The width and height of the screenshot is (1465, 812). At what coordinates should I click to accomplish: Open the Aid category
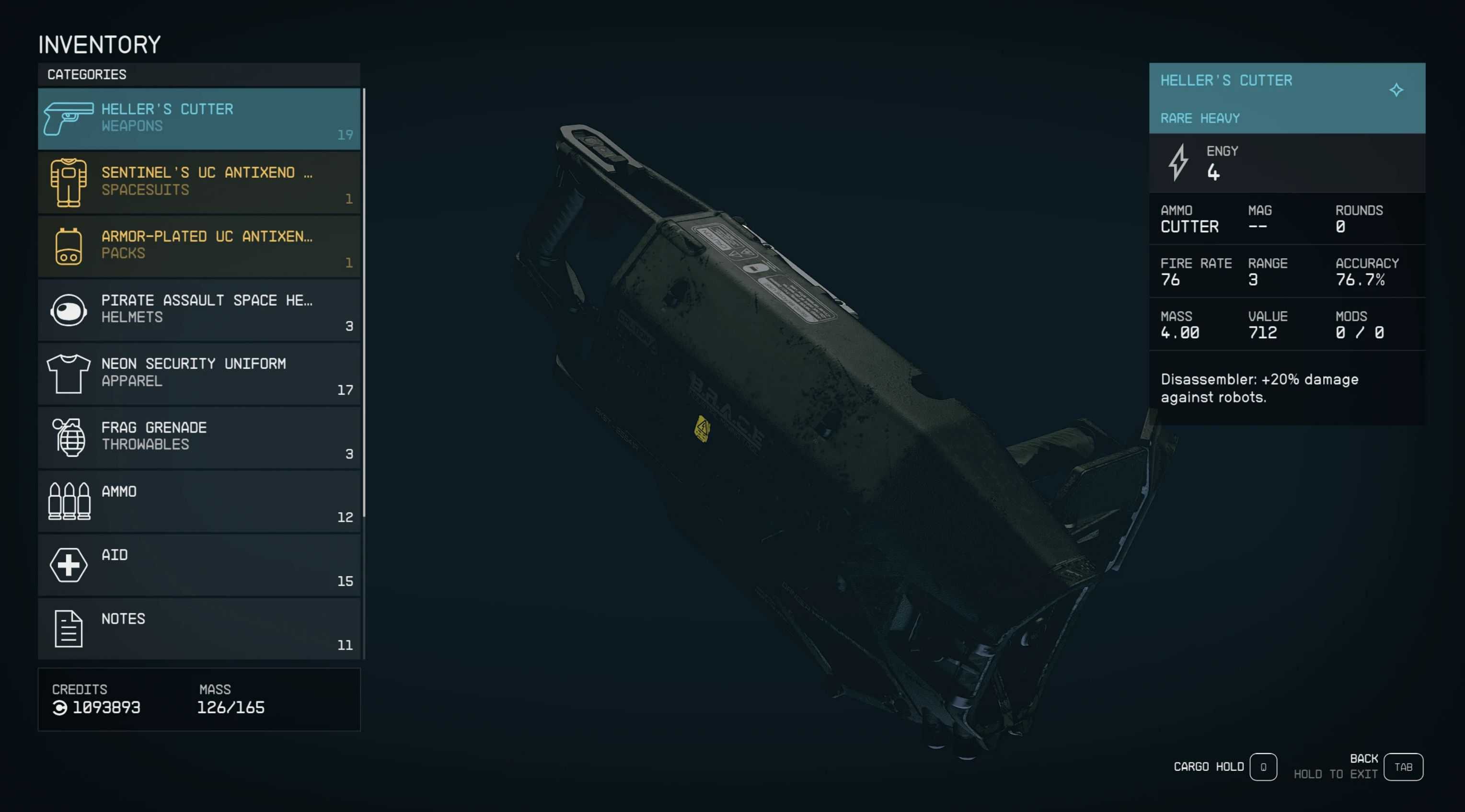click(x=198, y=565)
